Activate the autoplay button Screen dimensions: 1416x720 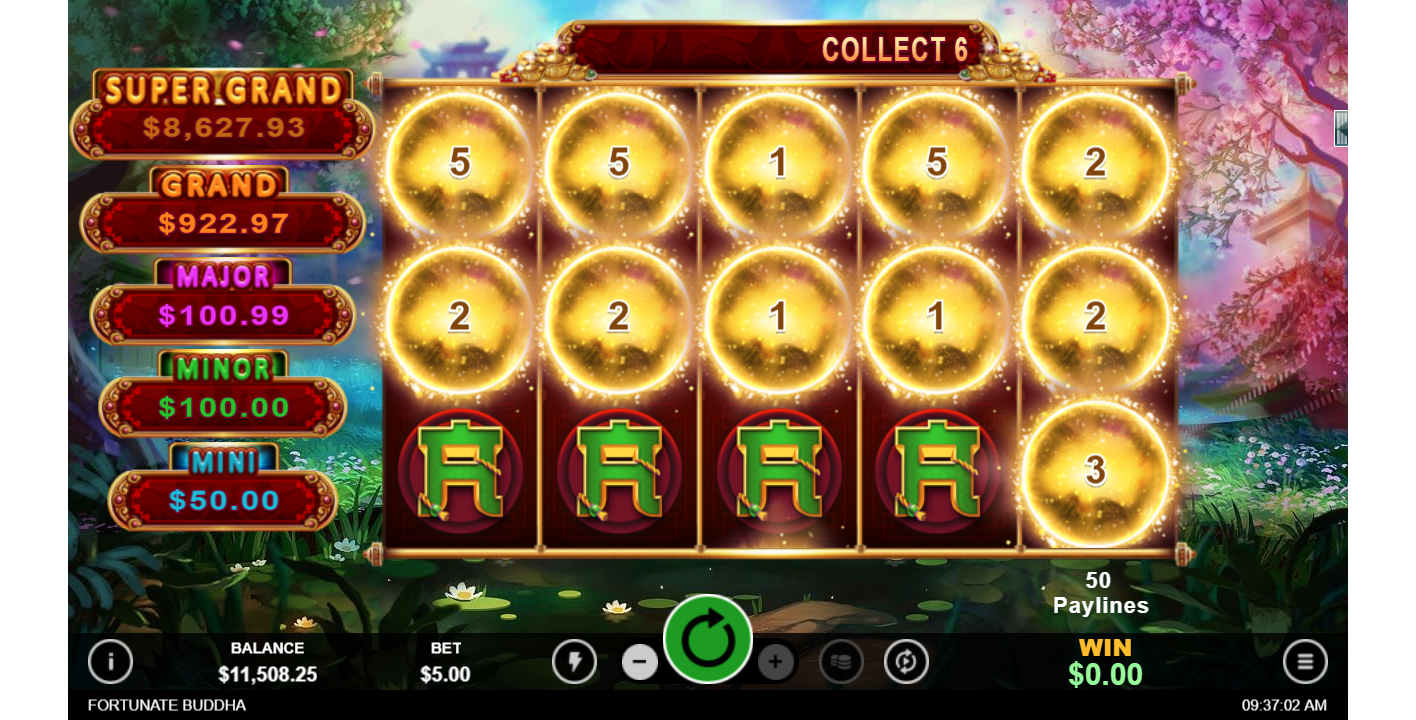pos(906,661)
